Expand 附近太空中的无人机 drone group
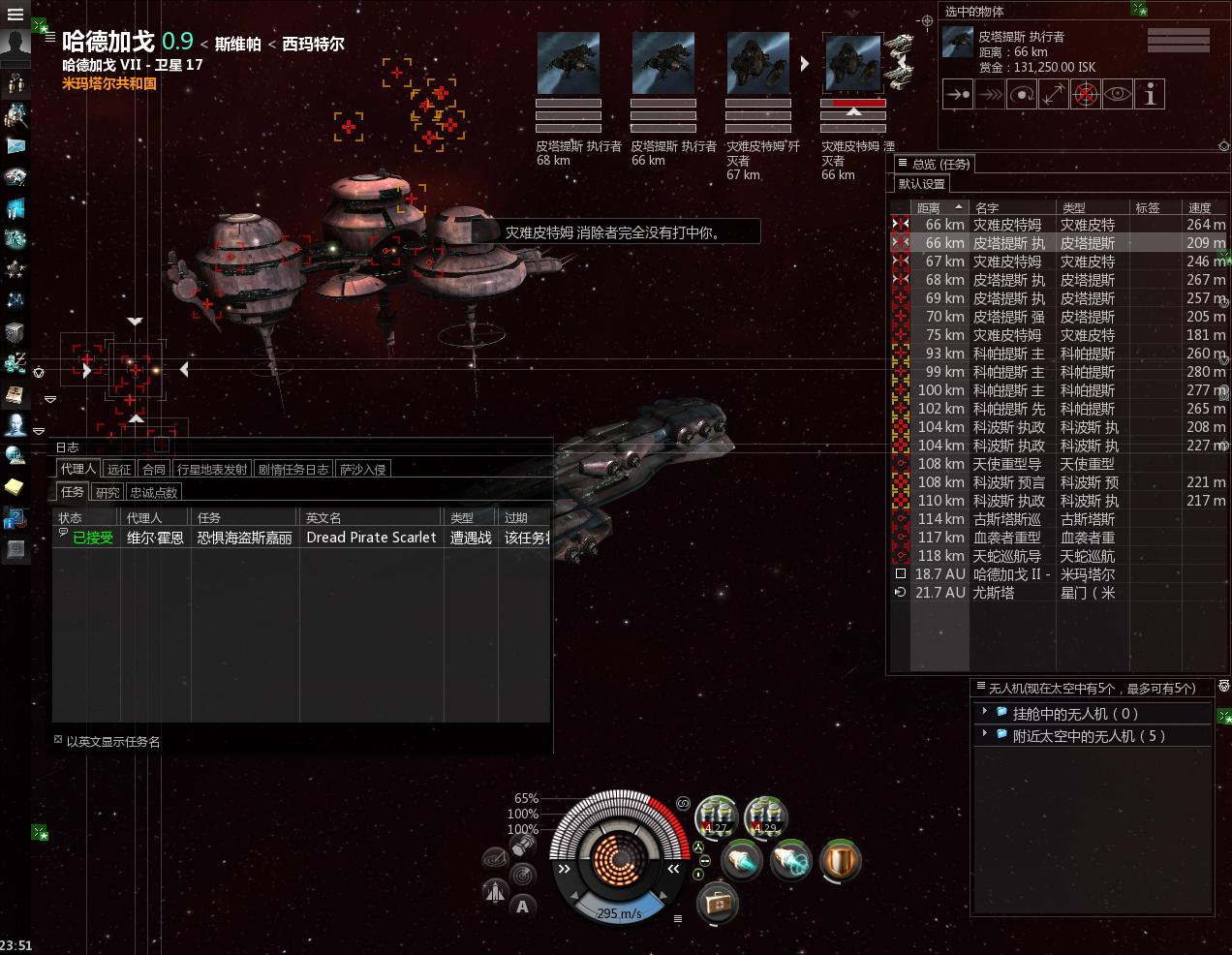1232x955 pixels. click(985, 734)
